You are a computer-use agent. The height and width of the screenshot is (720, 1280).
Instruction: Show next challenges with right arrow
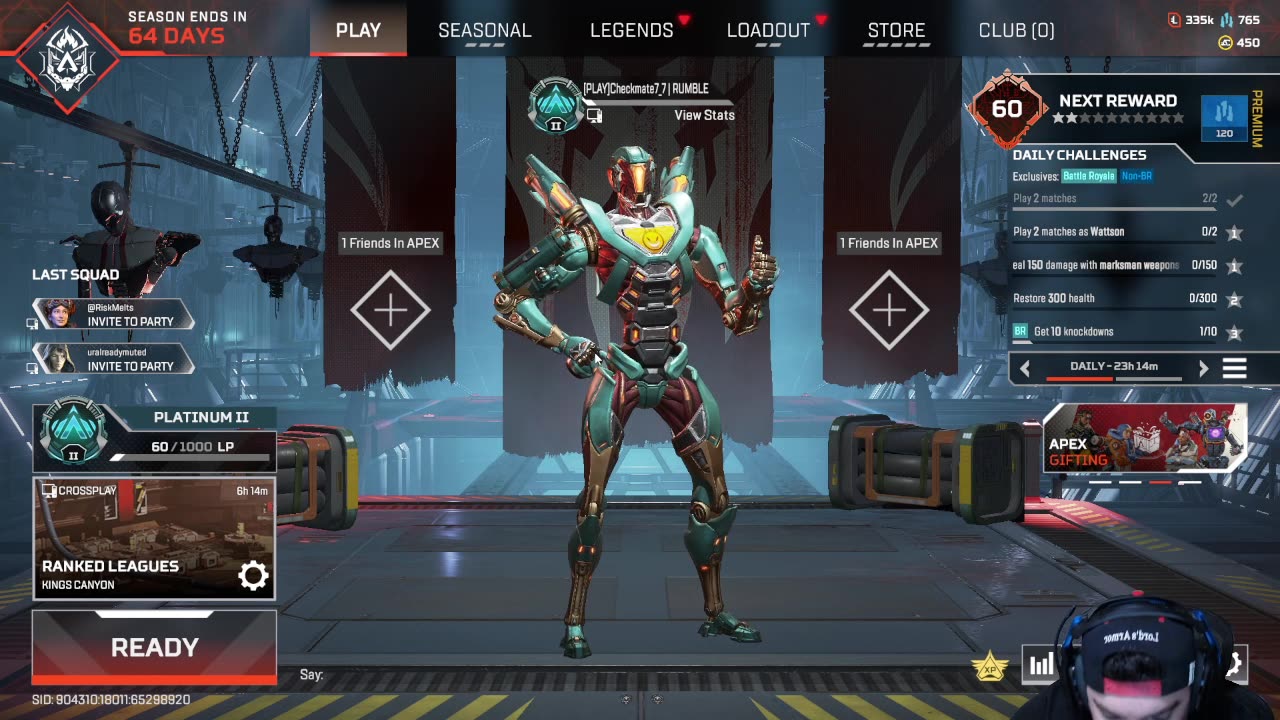tap(1203, 368)
